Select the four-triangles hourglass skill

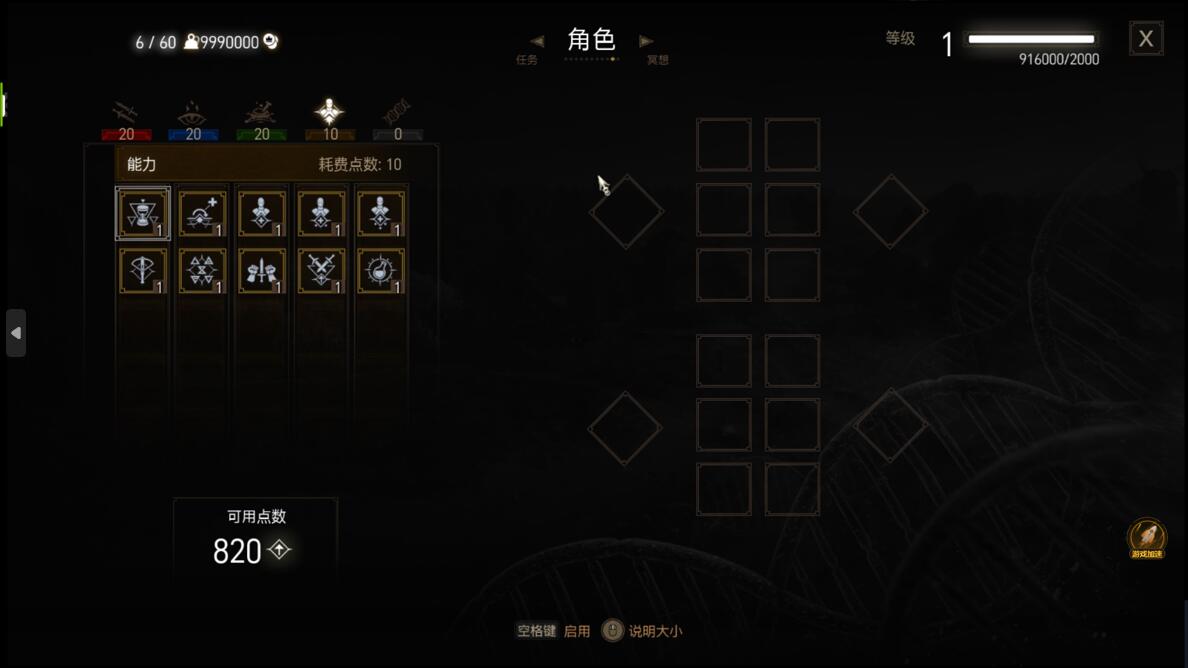tap(202, 271)
